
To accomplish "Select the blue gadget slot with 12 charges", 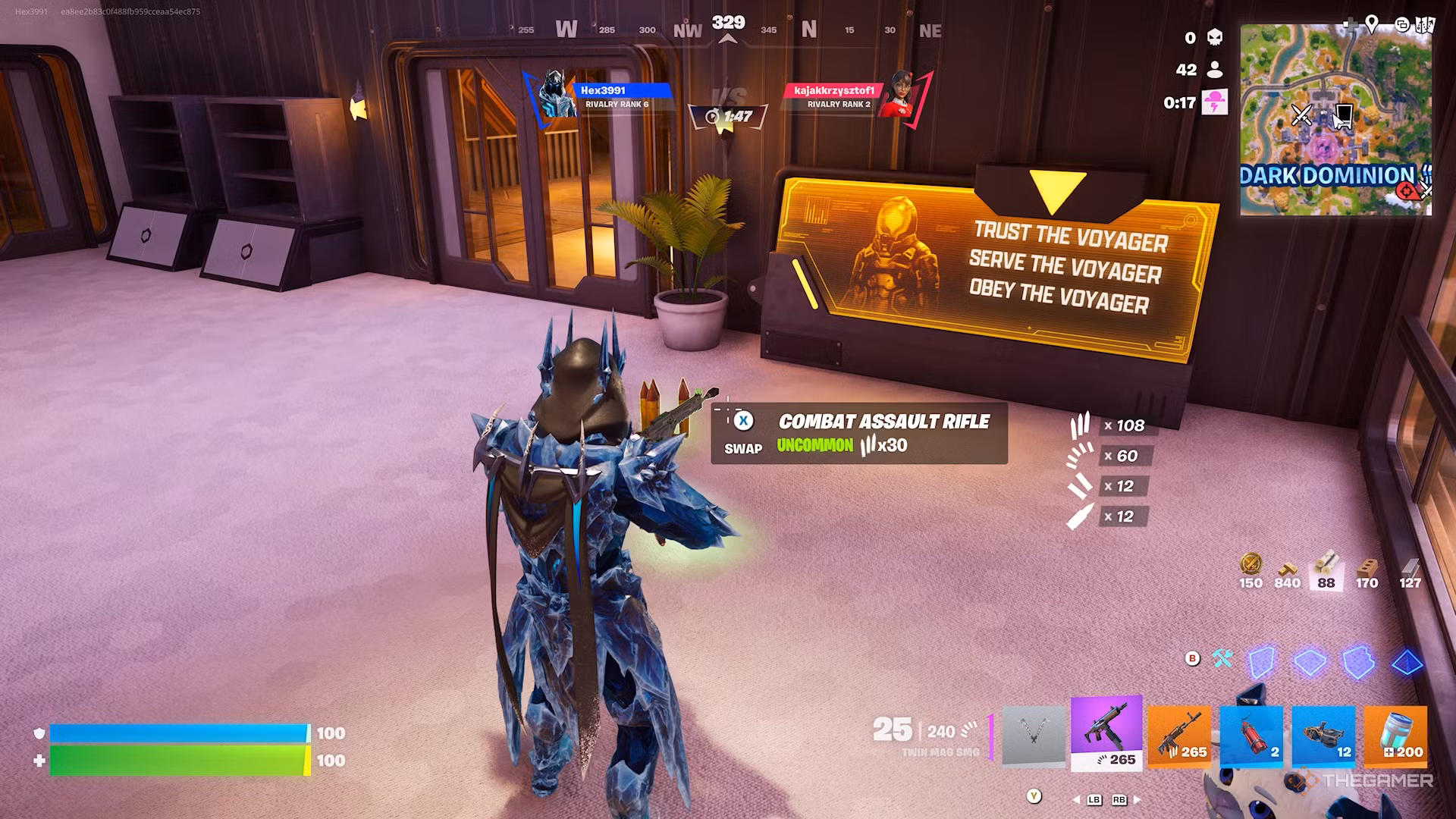I will pos(1323,734).
